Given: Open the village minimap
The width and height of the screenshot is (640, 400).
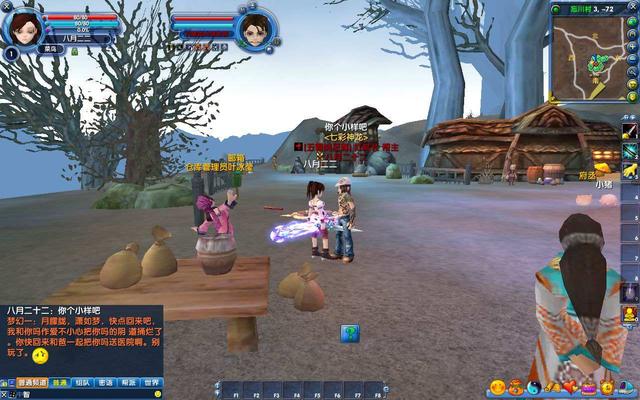Looking at the screenshot, I should 583,57.
